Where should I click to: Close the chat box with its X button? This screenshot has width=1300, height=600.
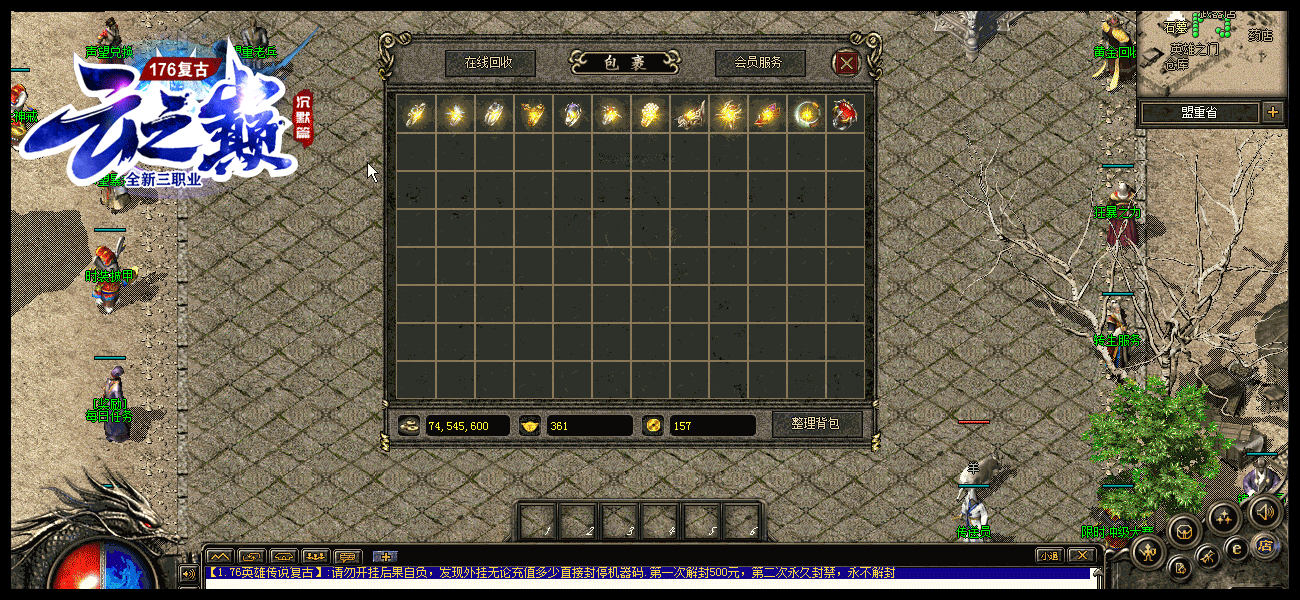[x=1080, y=555]
